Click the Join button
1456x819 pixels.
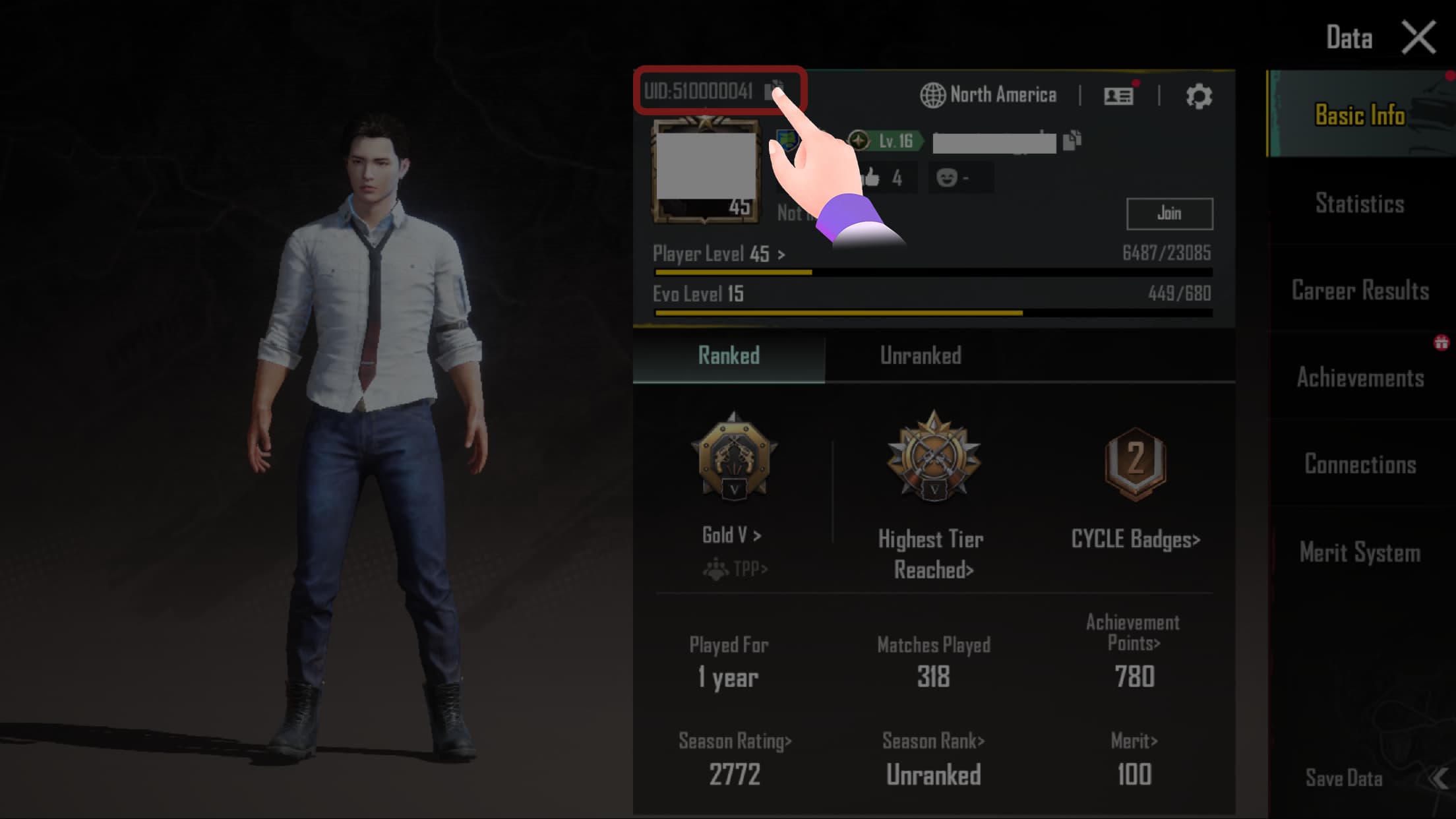tap(1169, 214)
